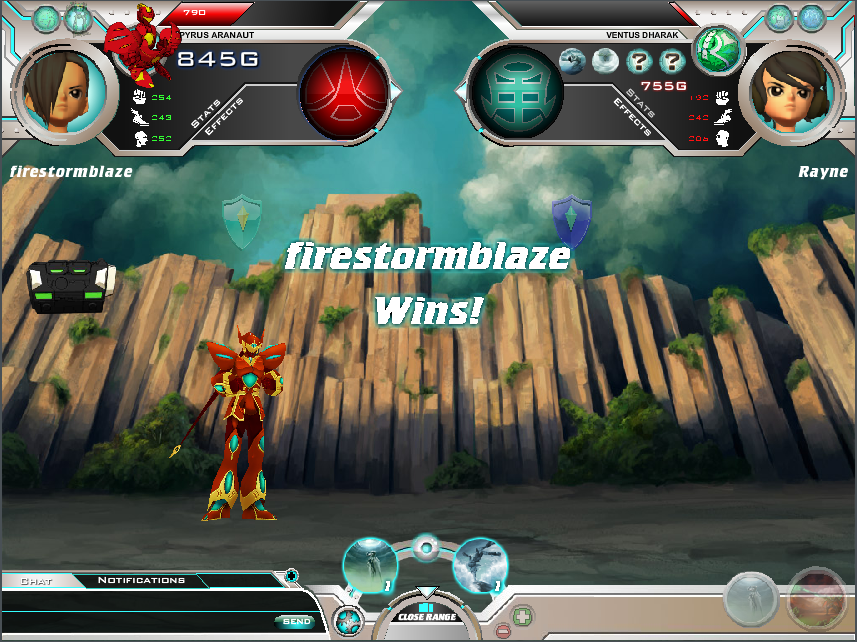Screen dimensions: 857x642
Task: Select the right ability card in the arc
Action: (481, 567)
